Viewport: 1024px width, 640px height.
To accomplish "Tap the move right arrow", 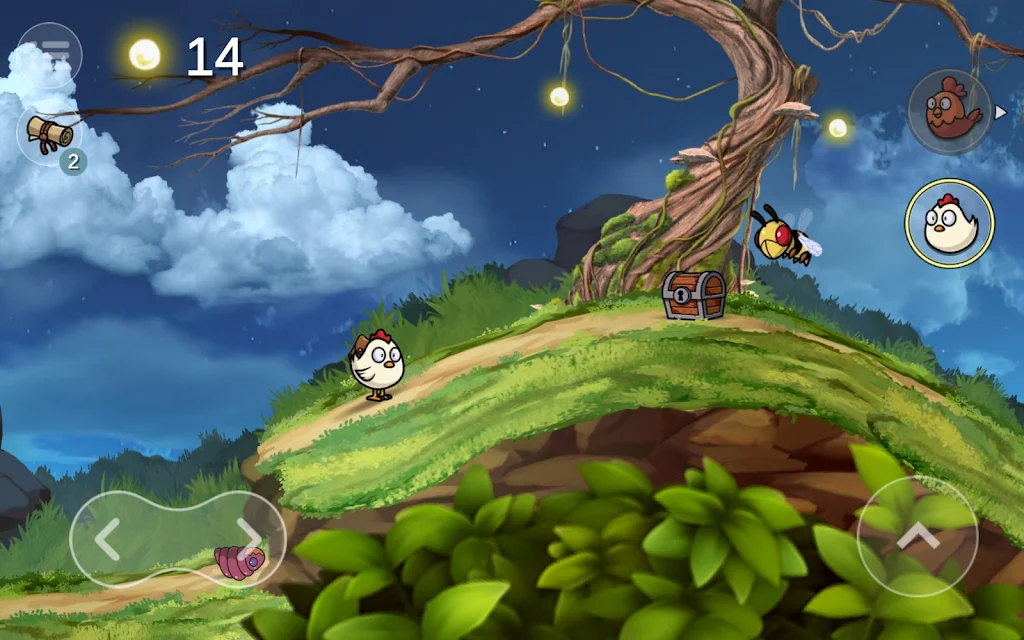I will pyautogui.click(x=248, y=540).
